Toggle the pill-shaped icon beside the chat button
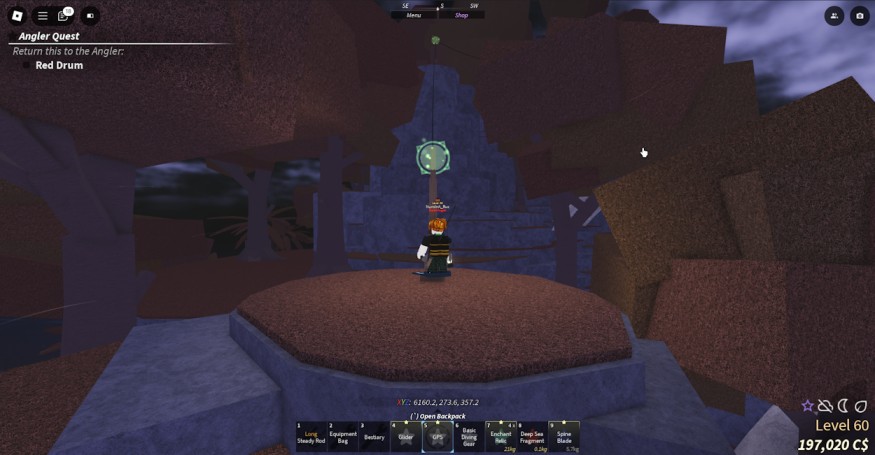This screenshot has width=875, height=455. coord(90,16)
